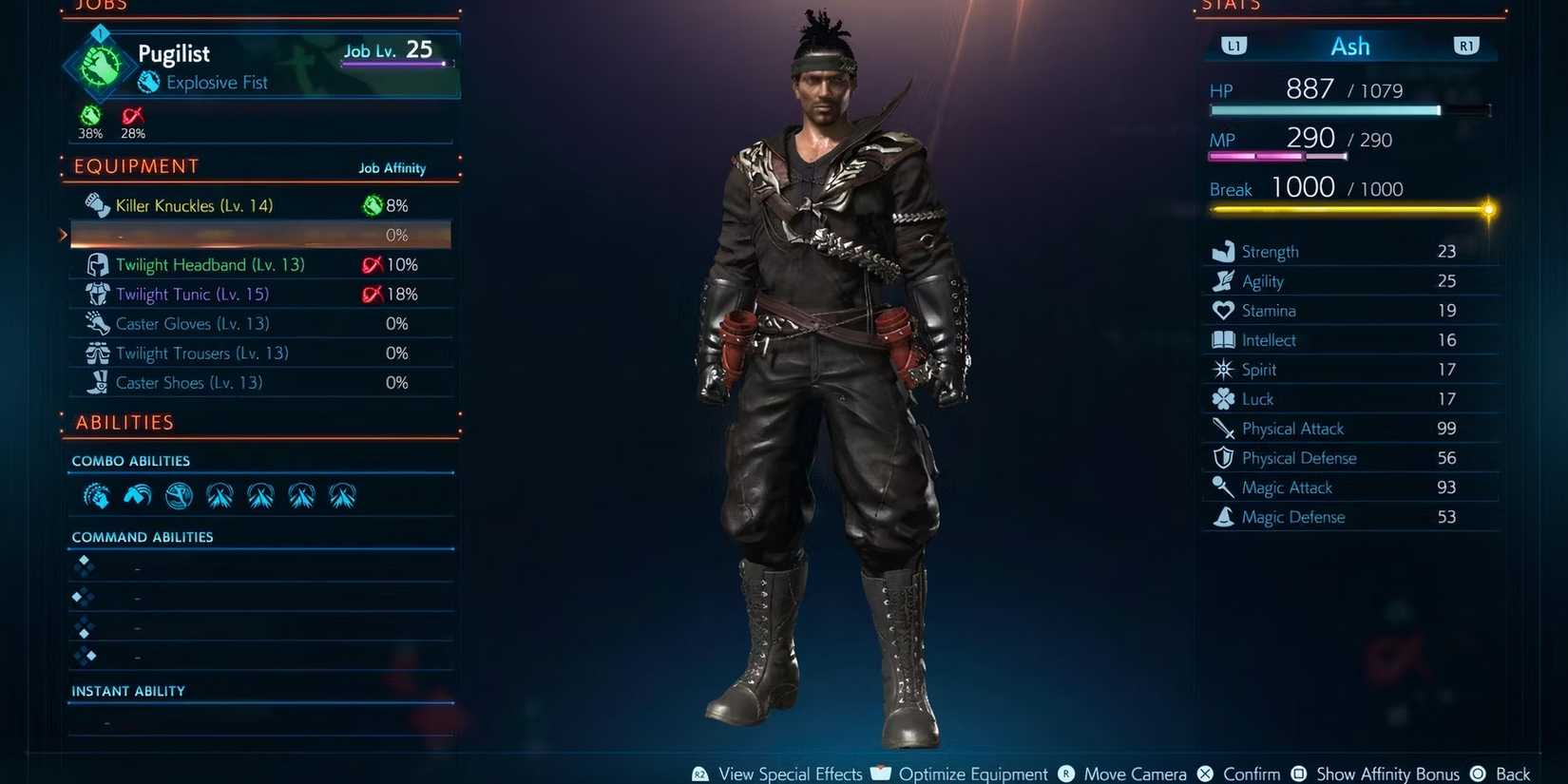The height and width of the screenshot is (784, 1568).
Task: Expand the Command Abilities section
Action: point(142,537)
